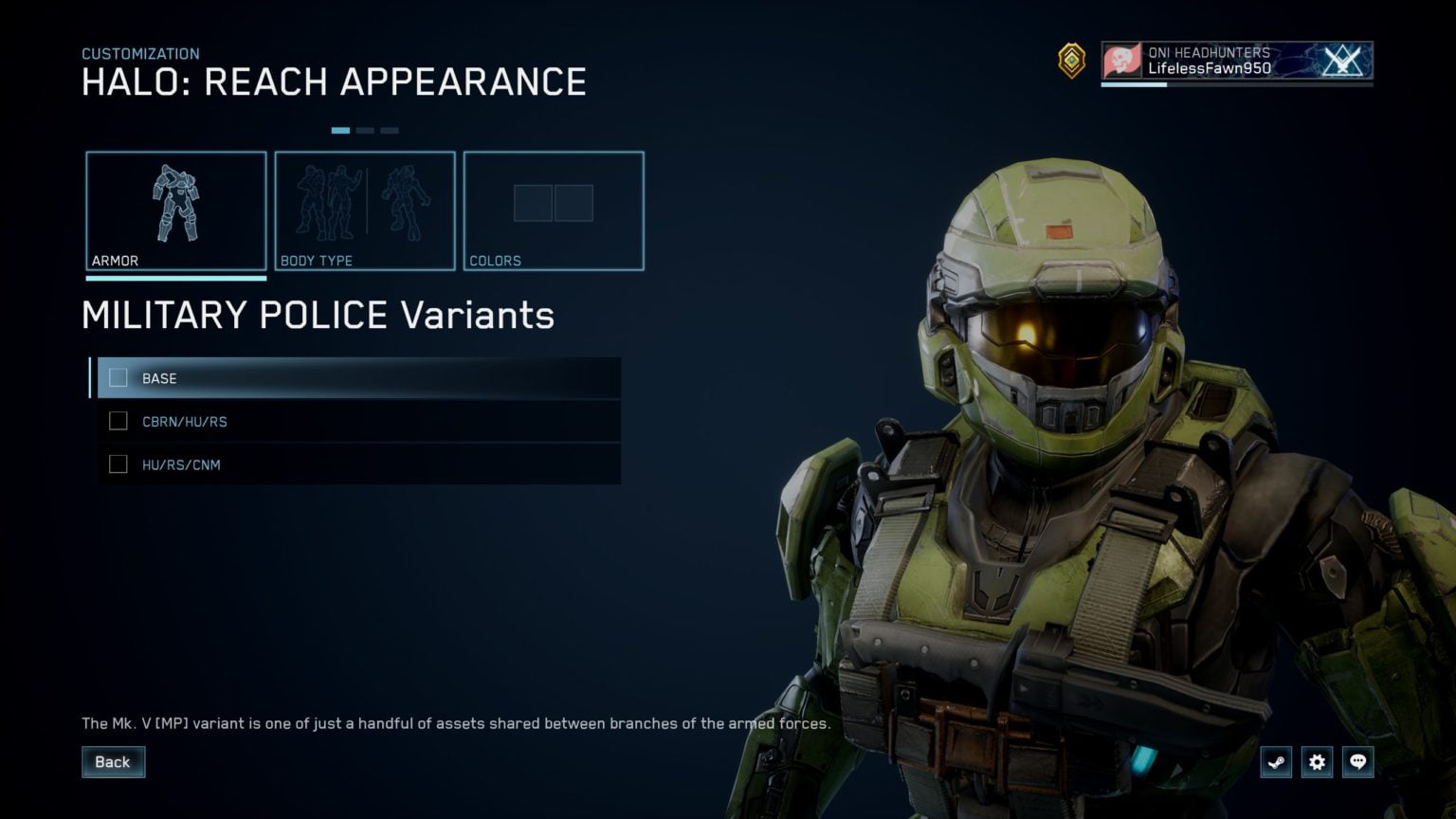Click the gold season rank emblem
1456x819 pixels.
tap(1070, 61)
